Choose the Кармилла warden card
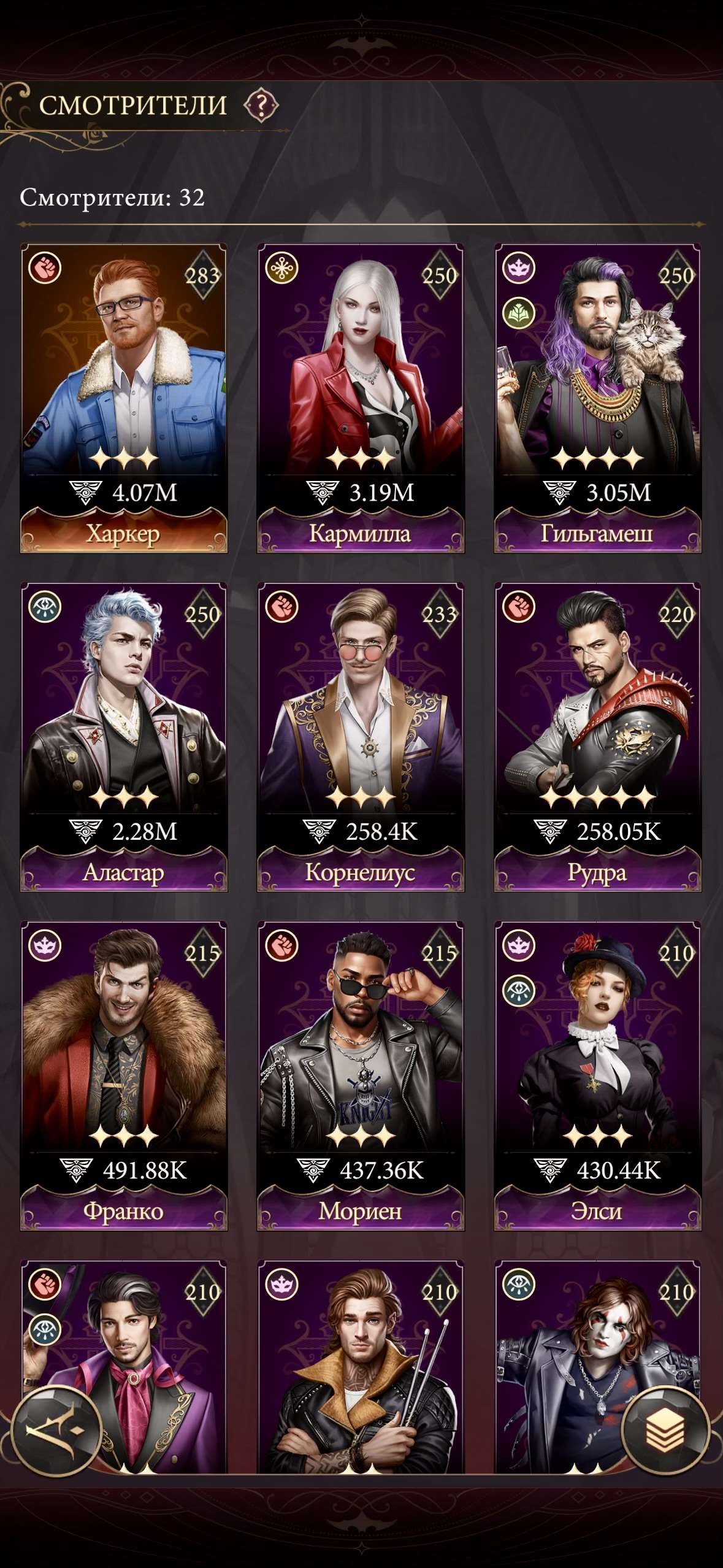 (361, 398)
